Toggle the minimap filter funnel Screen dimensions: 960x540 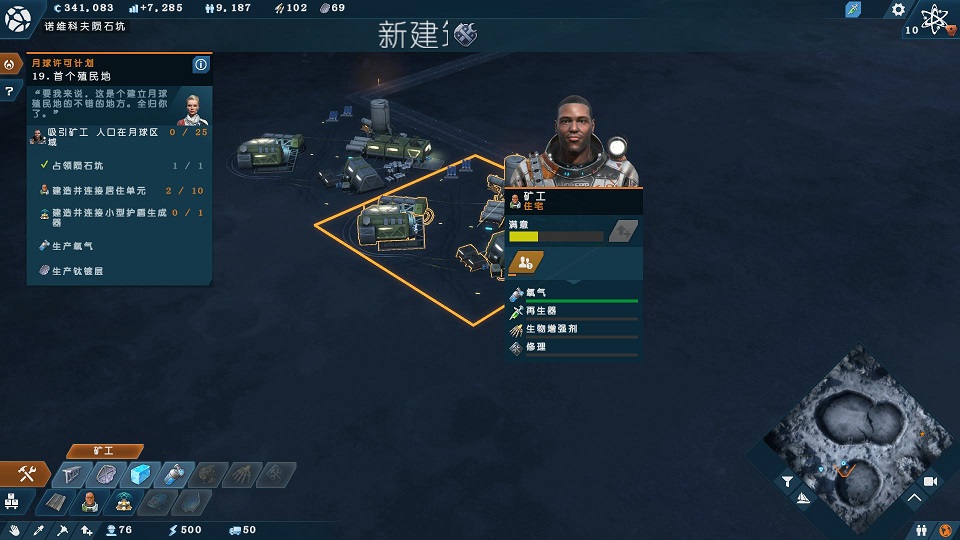click(787, 481)
